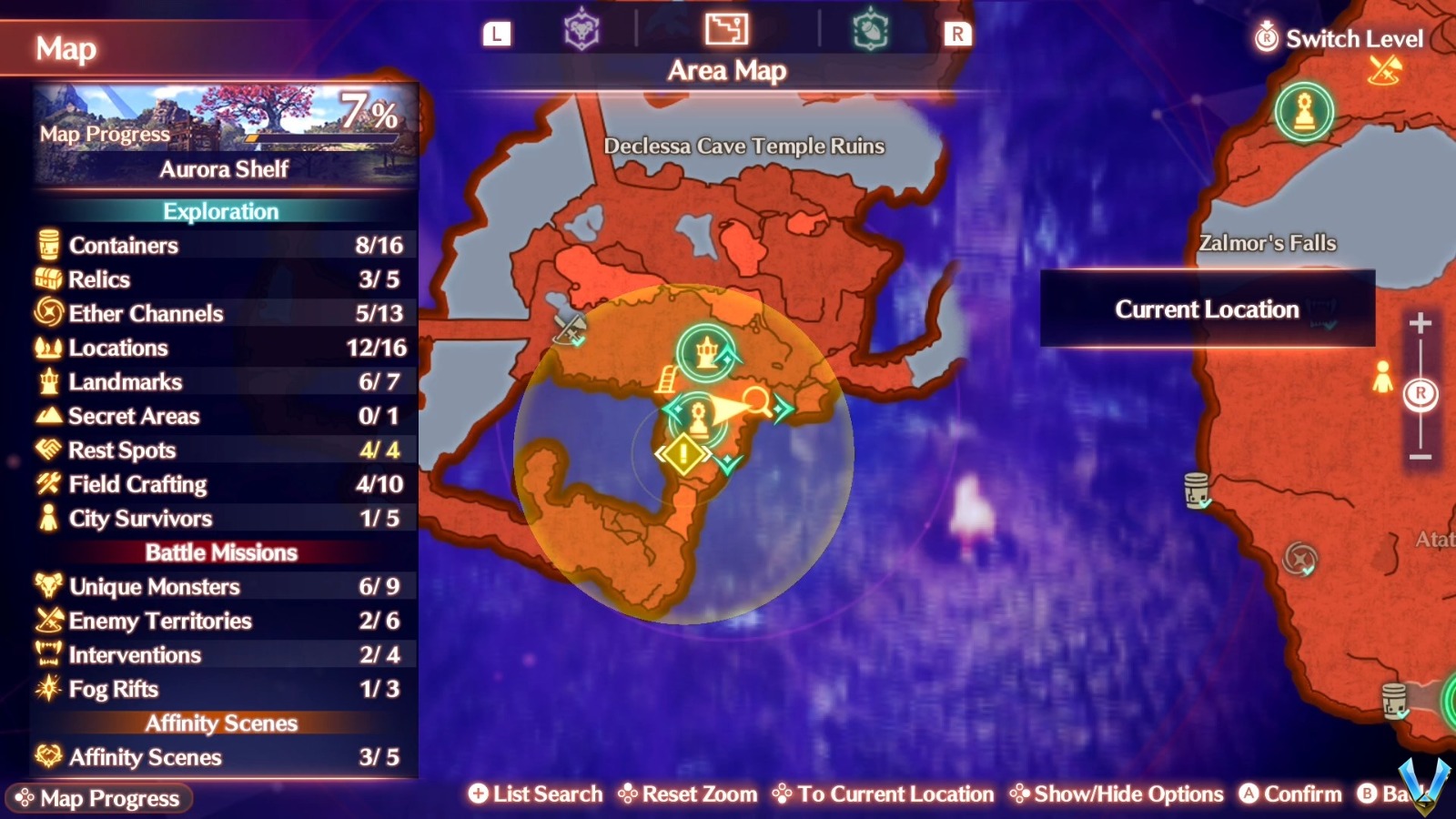Select the green landmark marker below Declessa Cave

(705, 350)
